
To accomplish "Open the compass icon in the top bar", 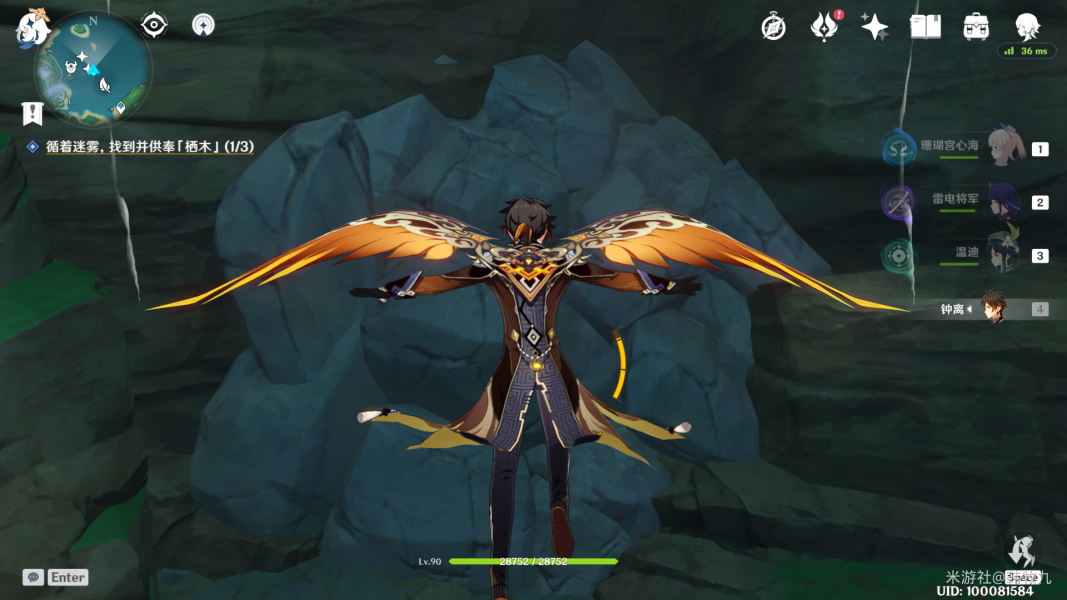I will (773, 27).
